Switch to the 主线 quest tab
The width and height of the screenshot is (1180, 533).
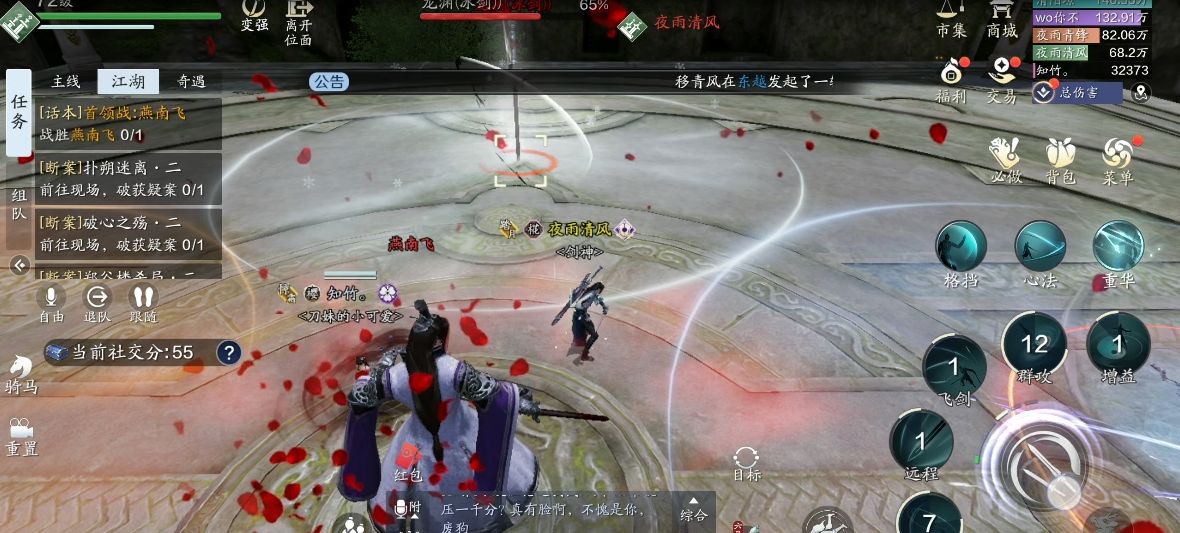(66, 82)
